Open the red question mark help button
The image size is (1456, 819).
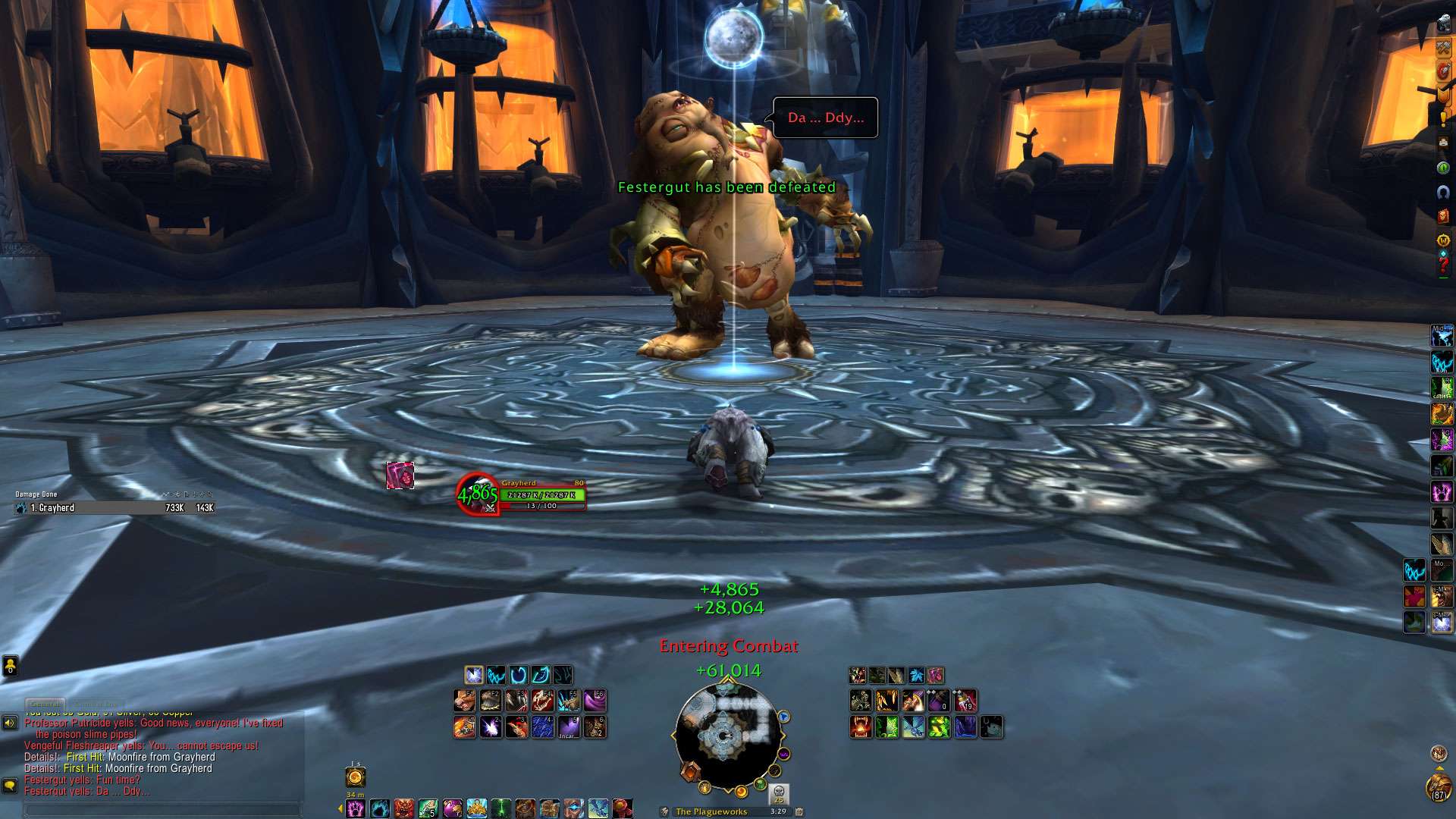pos(1443,265)
